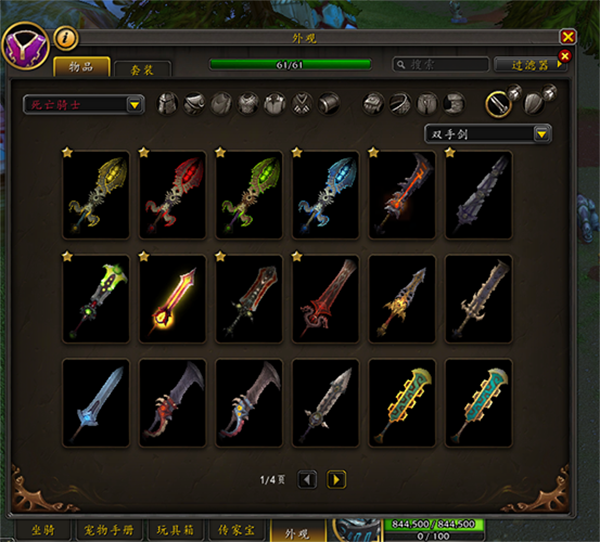Click the orange info button
The height and width of the screenshot is (542, 600).
[x=64, y=38]
